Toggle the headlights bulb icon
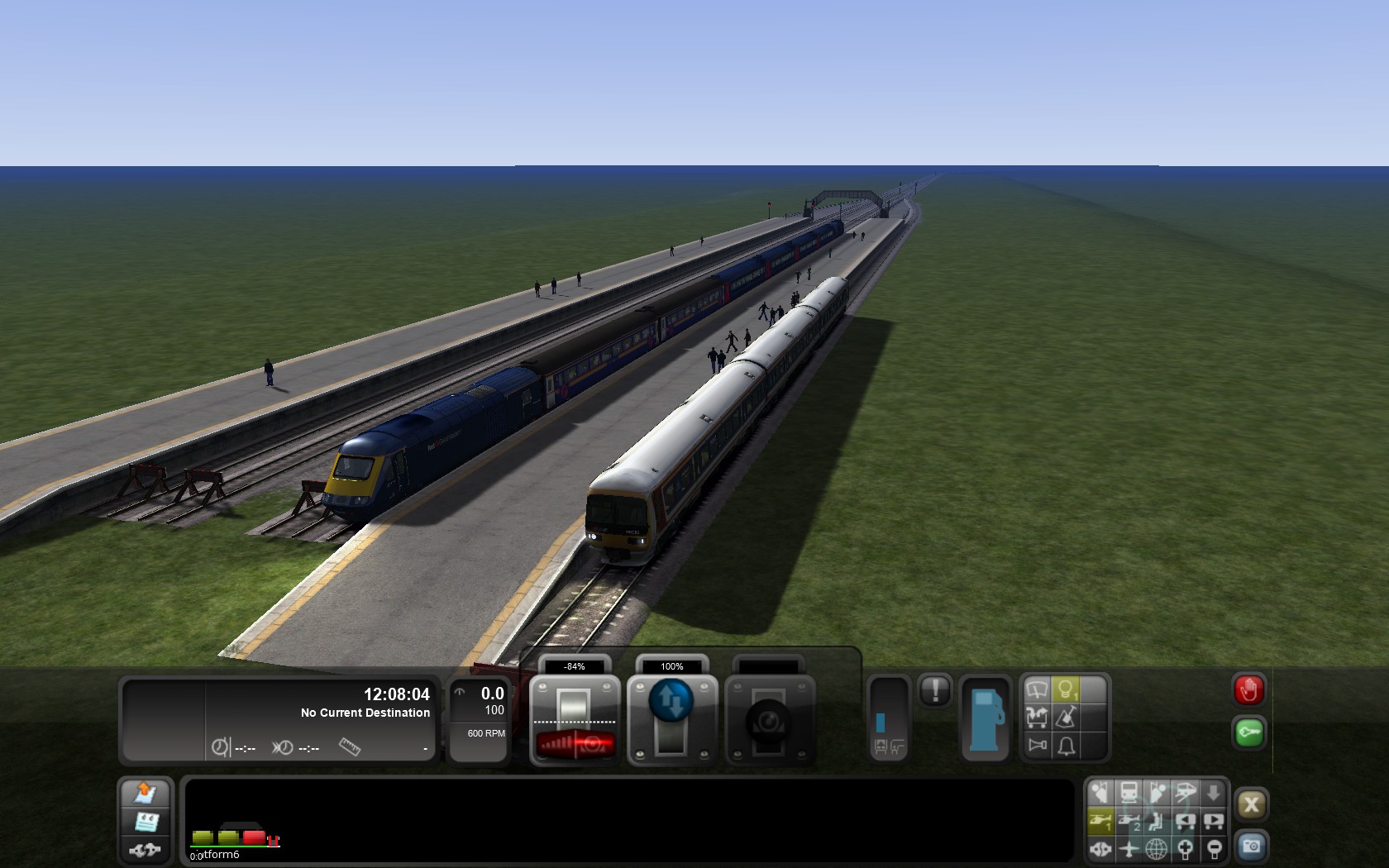Screen dimensions: 1389x868 (x=1066, y=689)
